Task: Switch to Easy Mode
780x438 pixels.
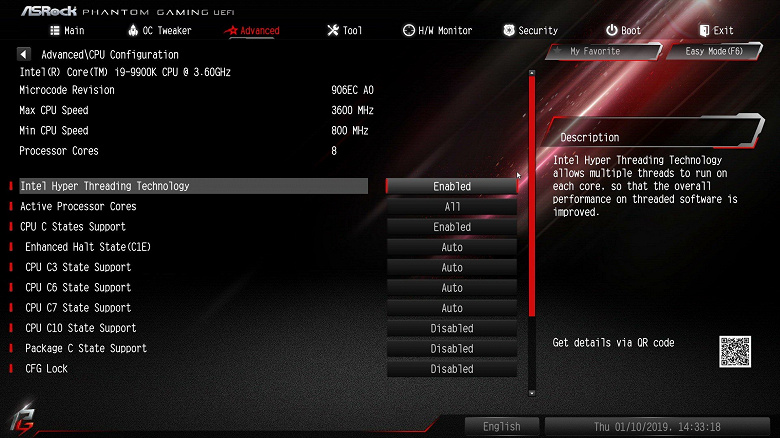Action: [x=713, y=51]
